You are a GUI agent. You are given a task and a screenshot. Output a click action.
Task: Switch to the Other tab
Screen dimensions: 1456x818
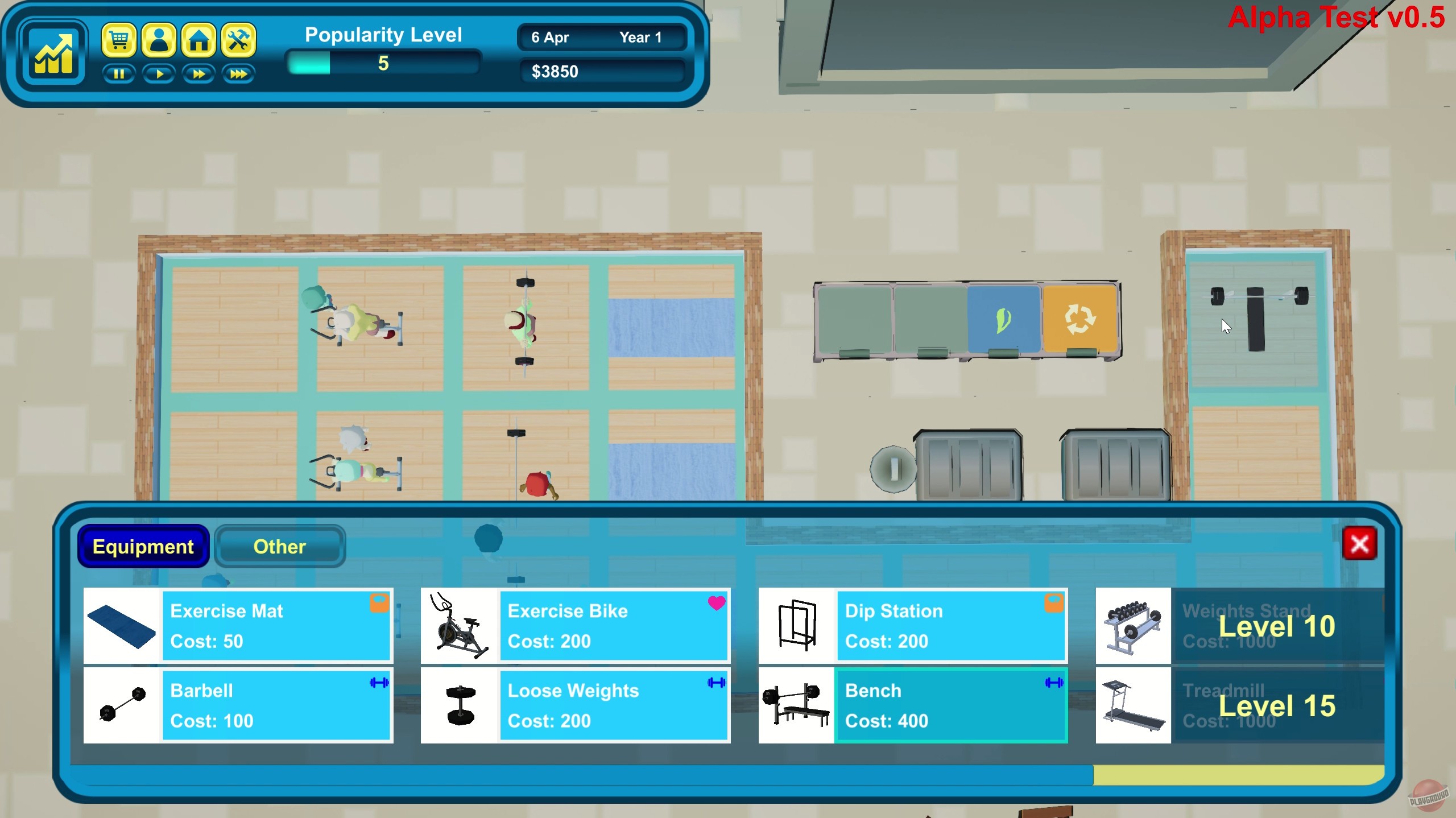point(279,547)
